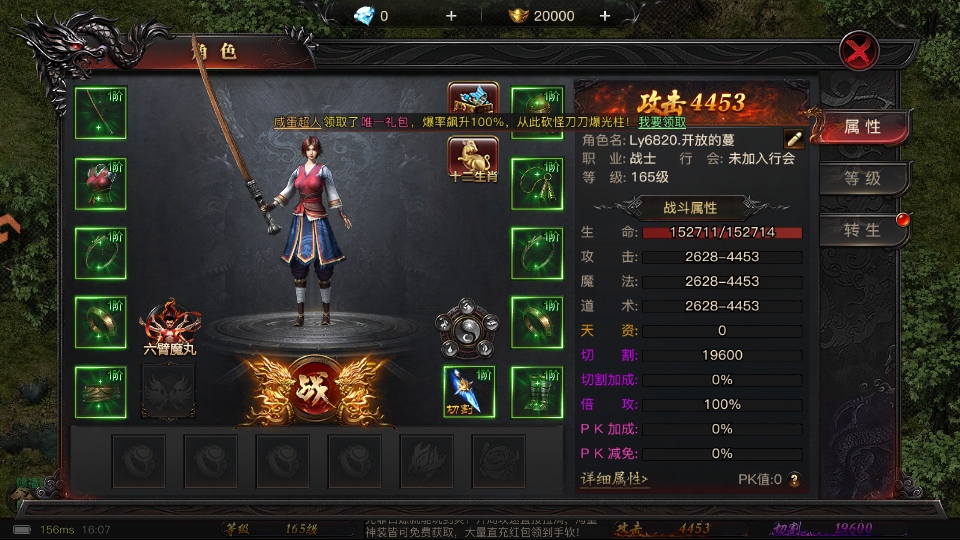Open the 六臂魔丸 companion icon
The height and width of the screenshot is (540, 960).
(169, 326)
